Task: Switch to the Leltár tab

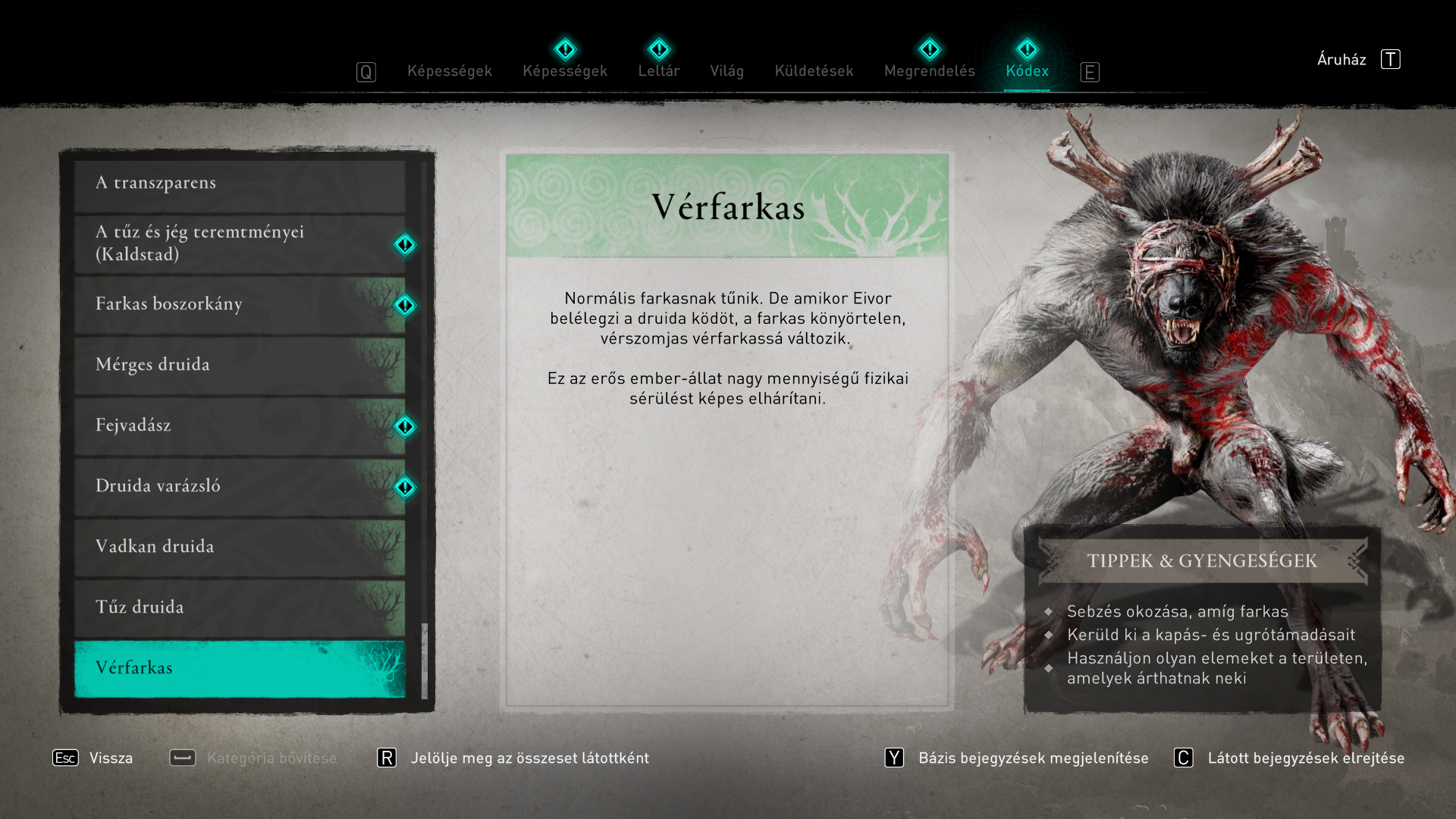Action: coord(658,71)
